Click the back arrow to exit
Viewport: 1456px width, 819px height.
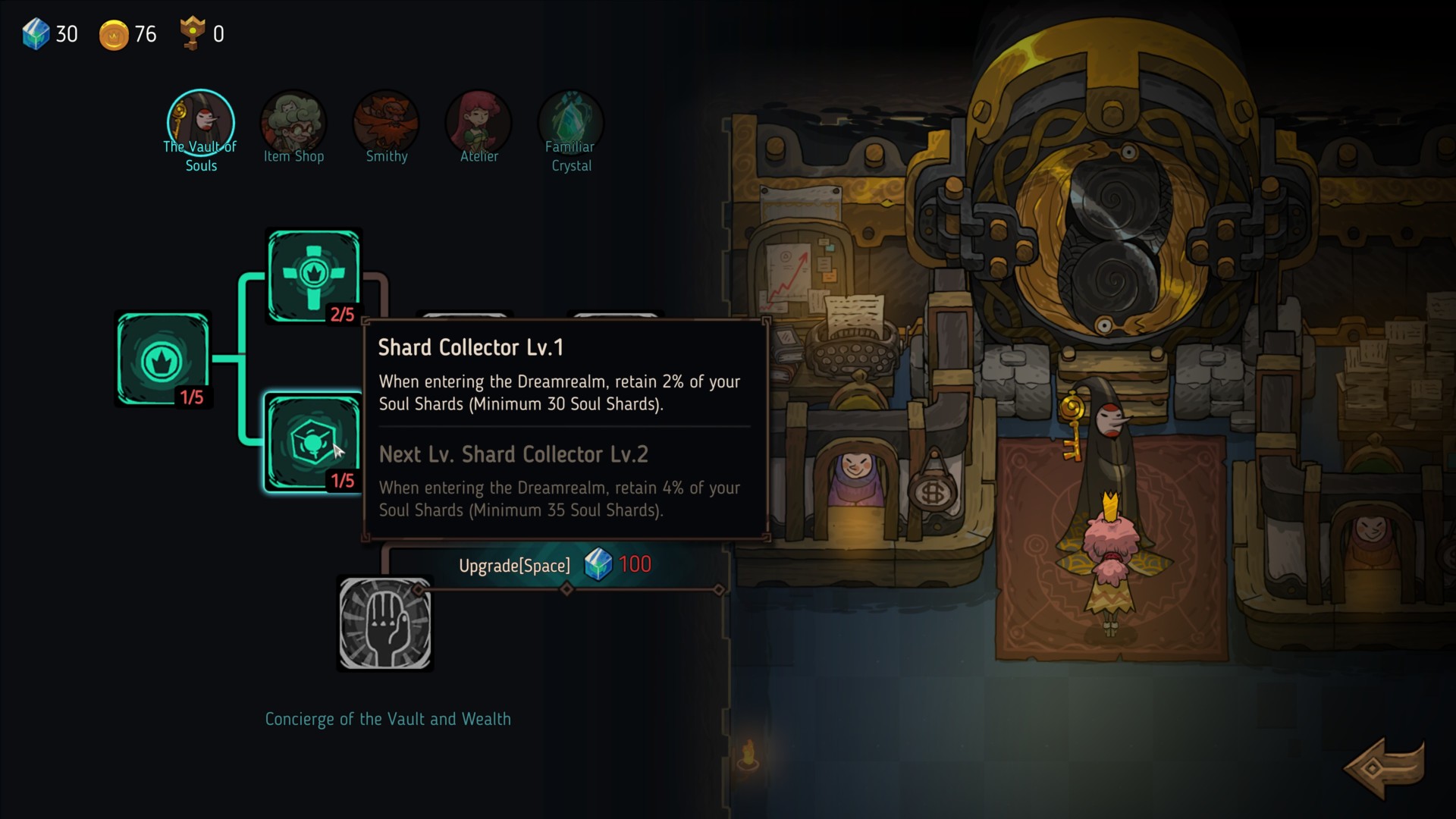click(1383, 768)
